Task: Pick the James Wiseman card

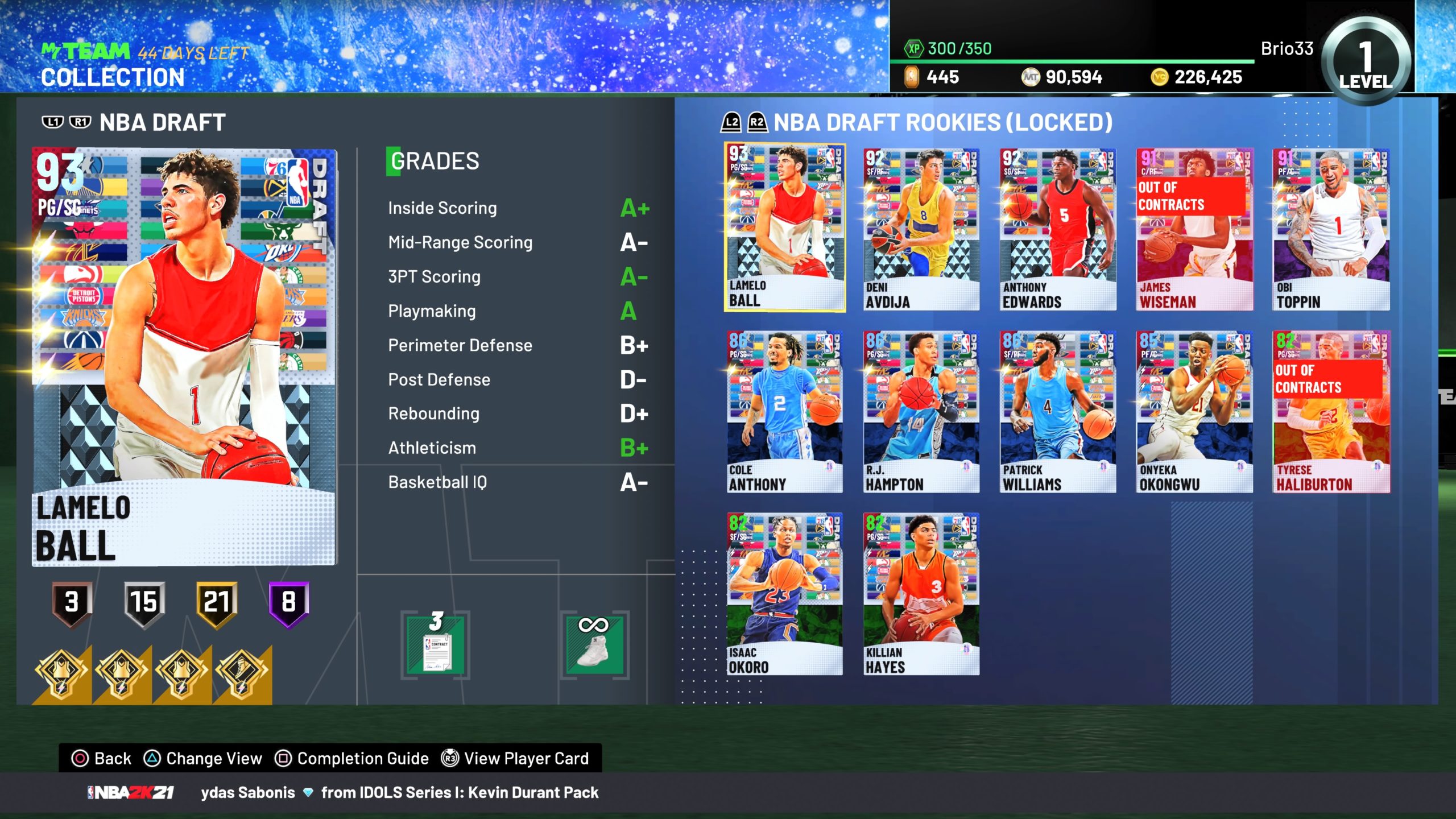Action: 1194,230
